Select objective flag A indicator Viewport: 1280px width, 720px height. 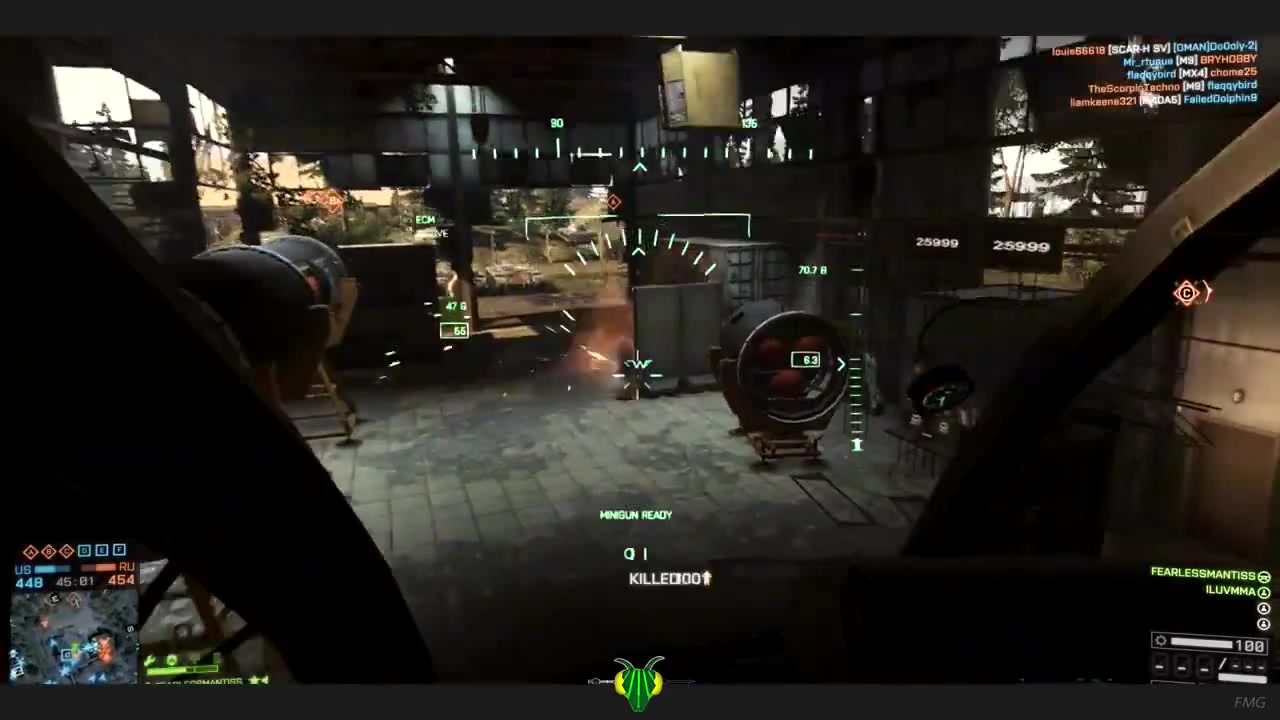click(30, 551)
